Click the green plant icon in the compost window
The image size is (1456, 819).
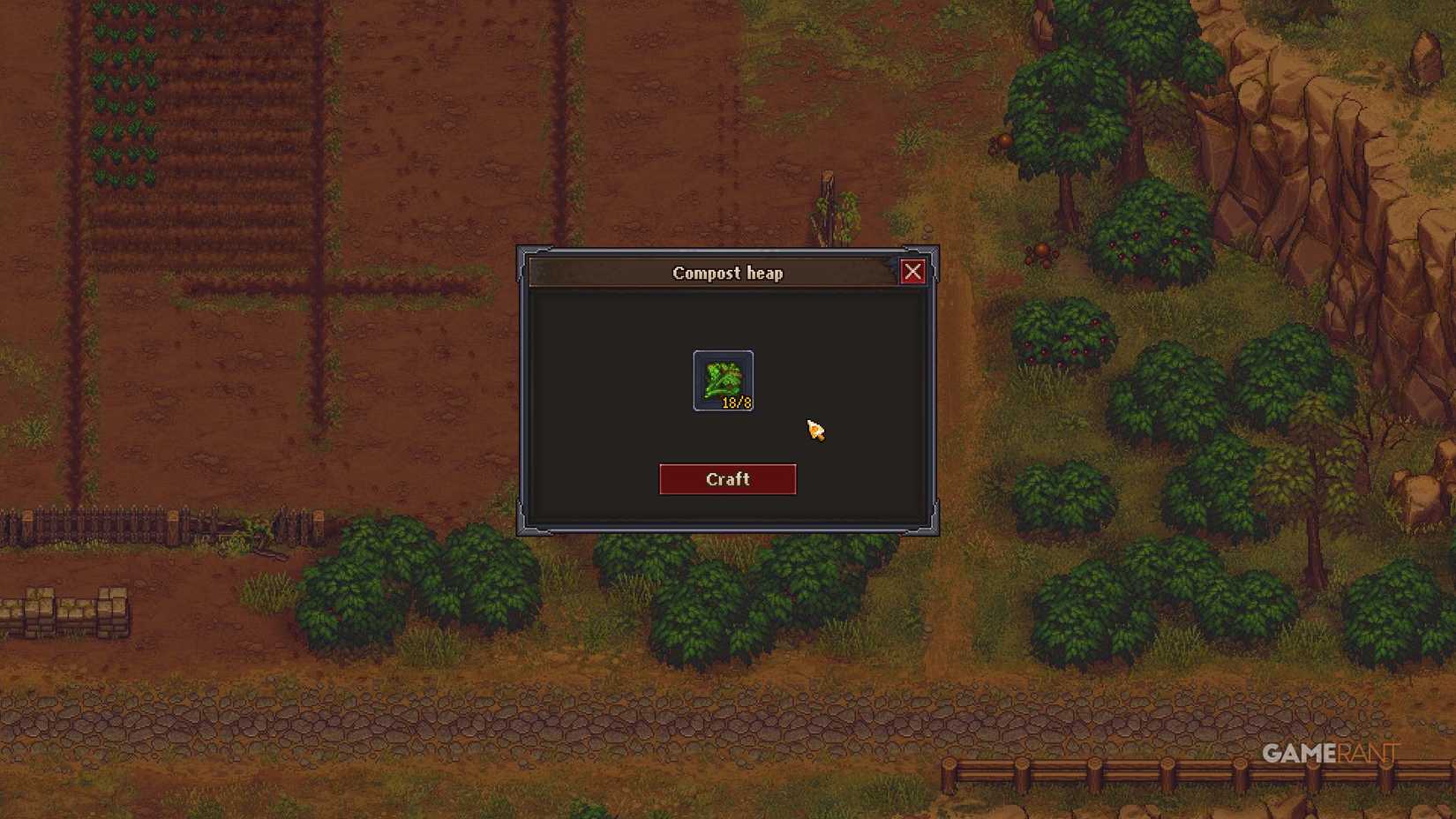click(x=721, y=378)
